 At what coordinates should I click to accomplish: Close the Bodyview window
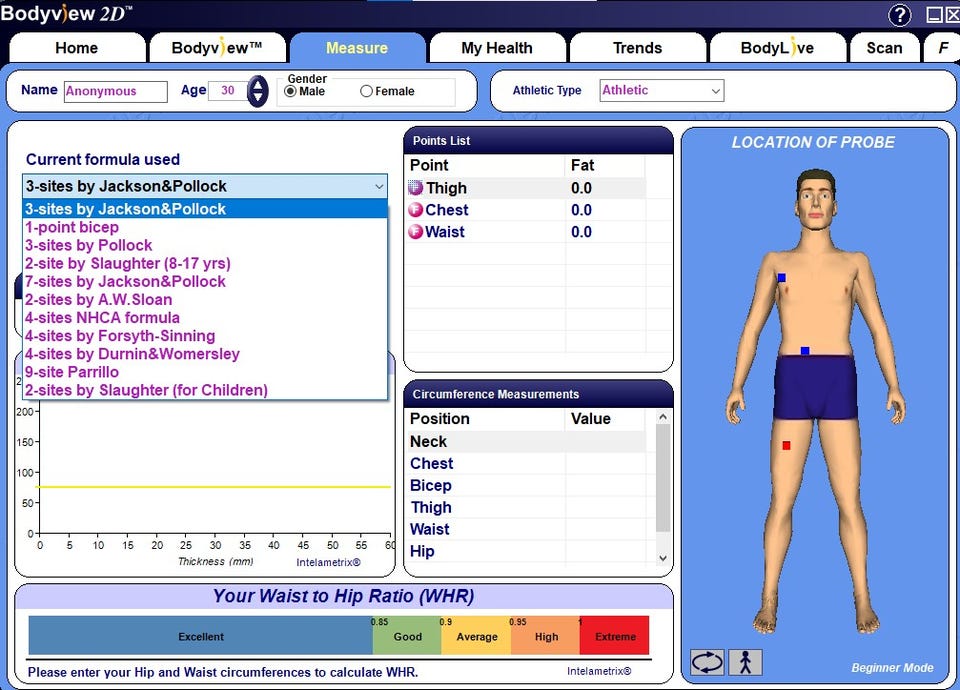tap(951, 15)
